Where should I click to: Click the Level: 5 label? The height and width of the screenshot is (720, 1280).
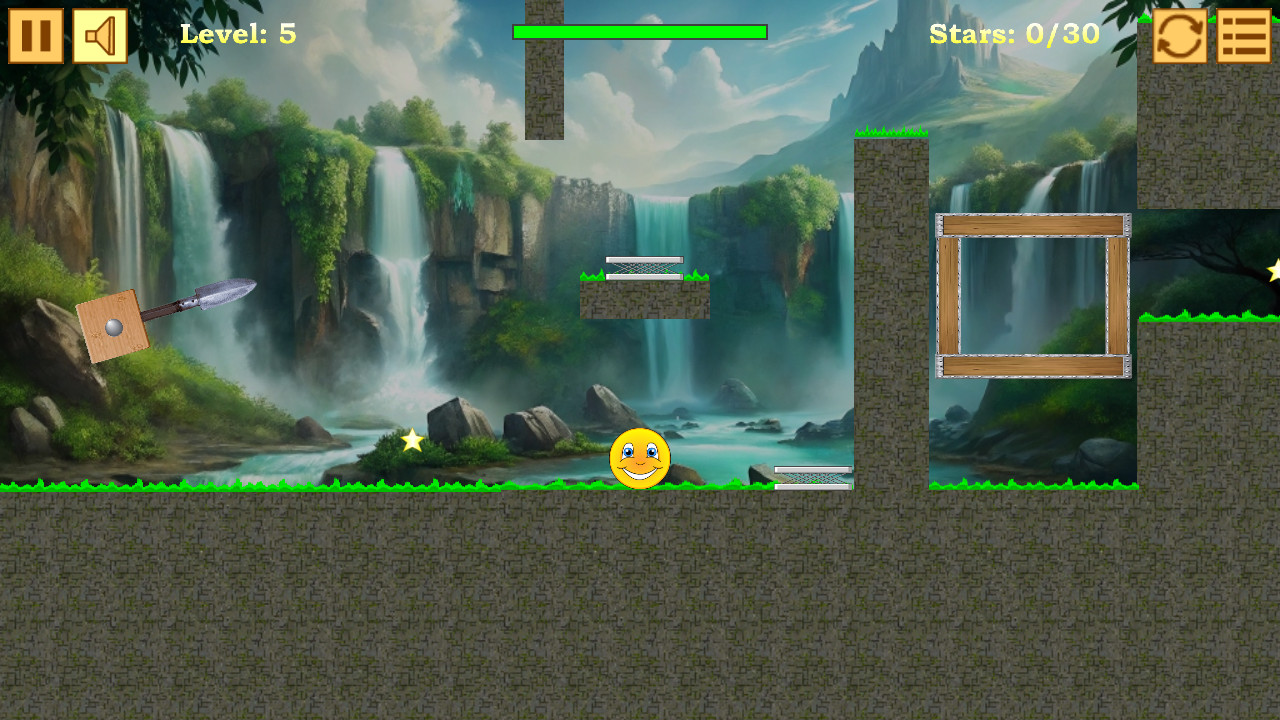point(240,33)
